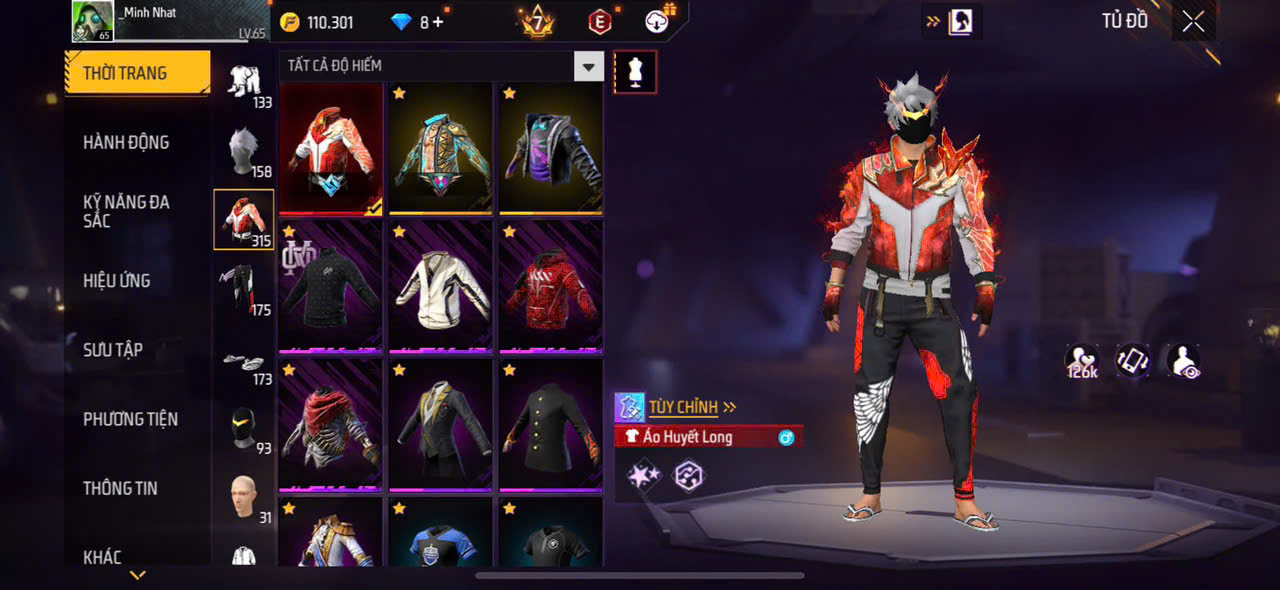Viewport: 1280px width, 590px height.
Task: Toggle the character view eye icon
Action: (x=1184, y=361)
